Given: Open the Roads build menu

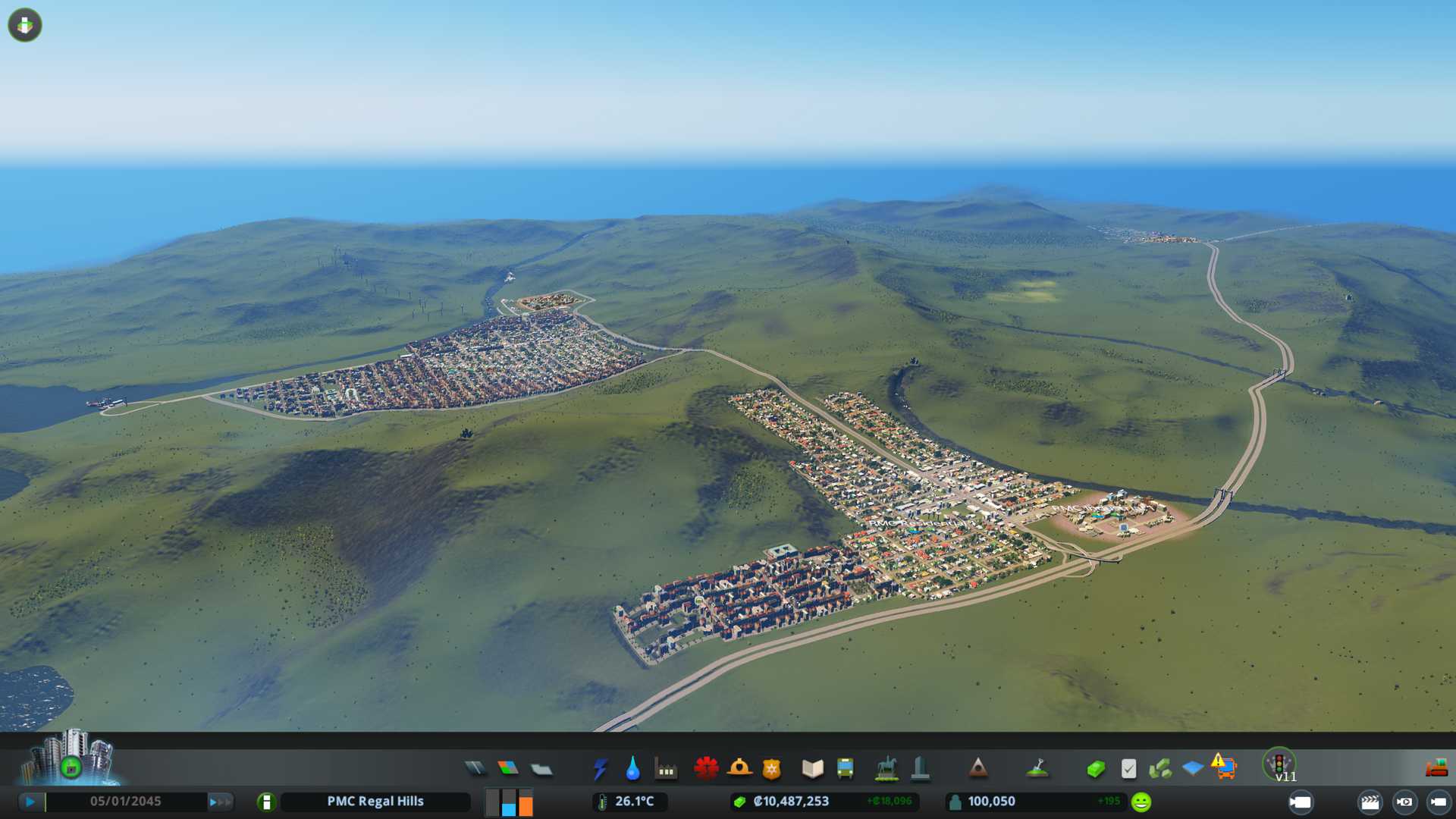Looking at the screenshot, I should click(475, 769).
